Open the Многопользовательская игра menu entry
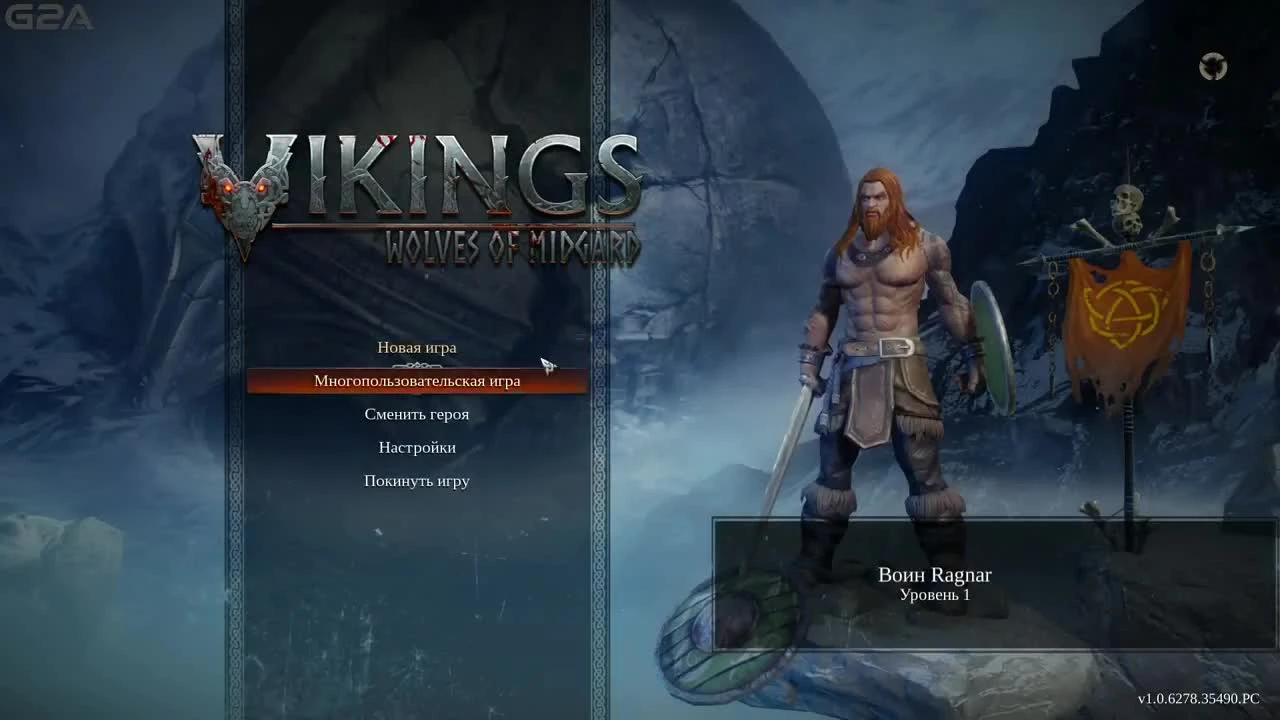1280x720 pixels. [416, 381]
